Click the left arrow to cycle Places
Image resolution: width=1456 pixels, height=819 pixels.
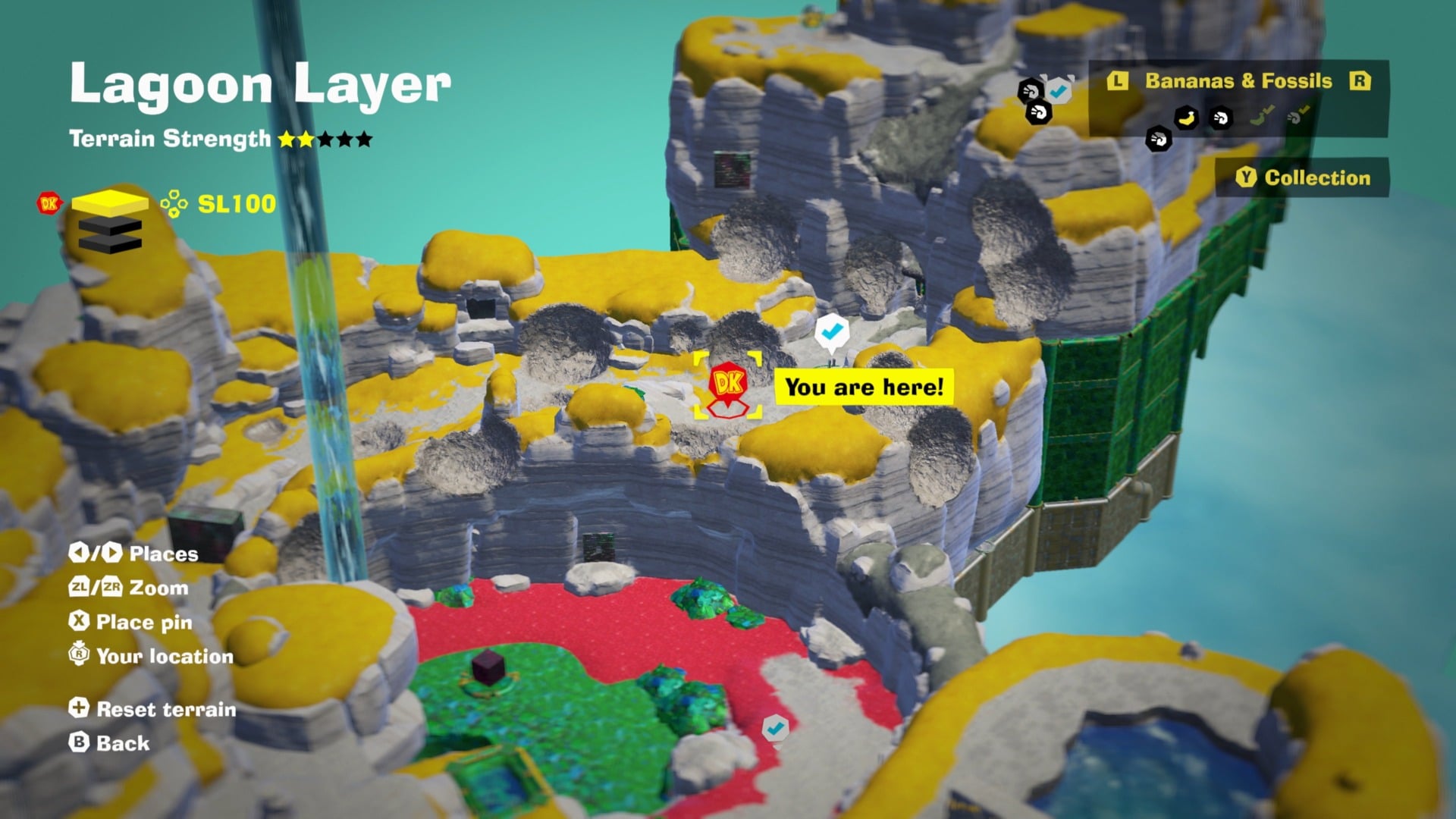coord(80,554)
